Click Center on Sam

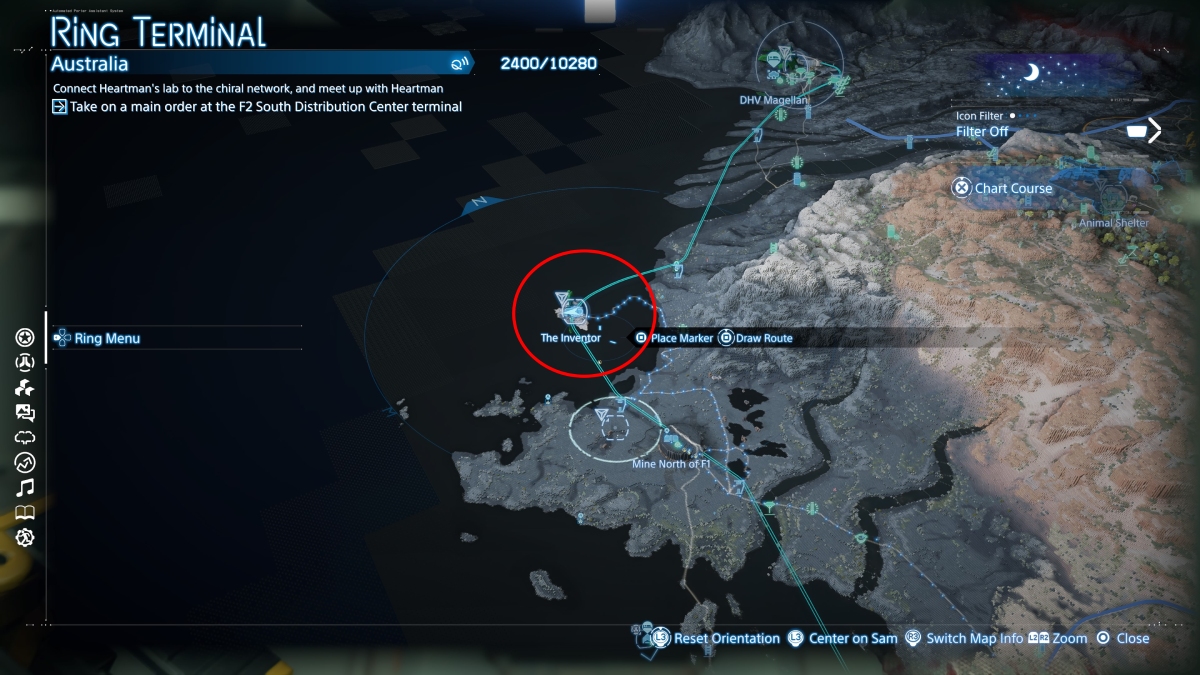tap(840, 638)
